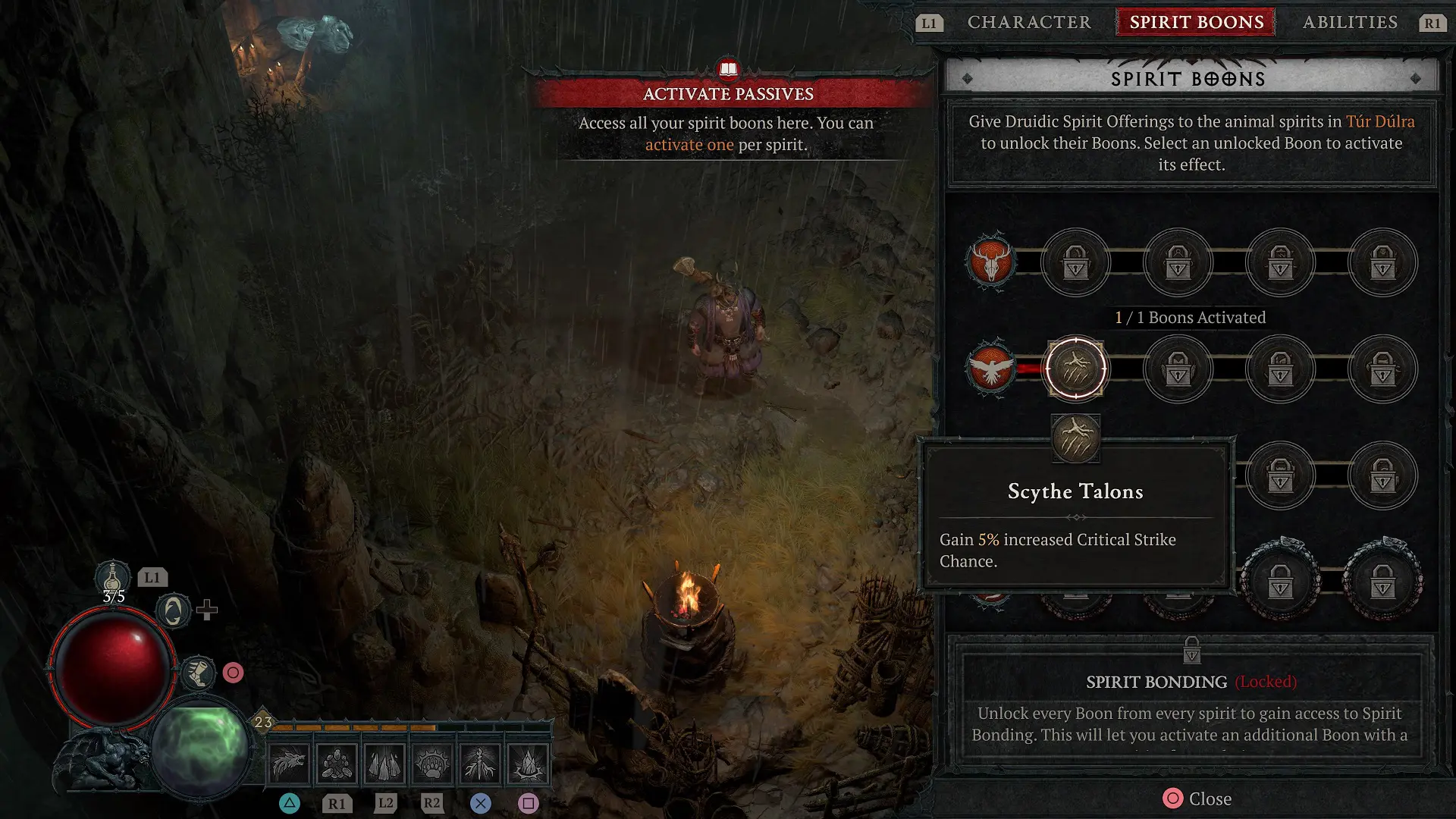Select the wolf Claw skill on the action bar
The height and width of the screenshot is (819, 1456).
pos(290,764)
